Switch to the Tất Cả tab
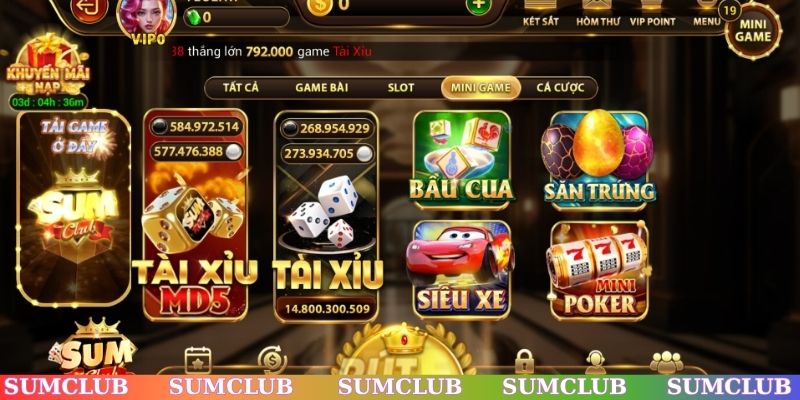The height and width of the screenshot is (400, 800). [240, 87]
